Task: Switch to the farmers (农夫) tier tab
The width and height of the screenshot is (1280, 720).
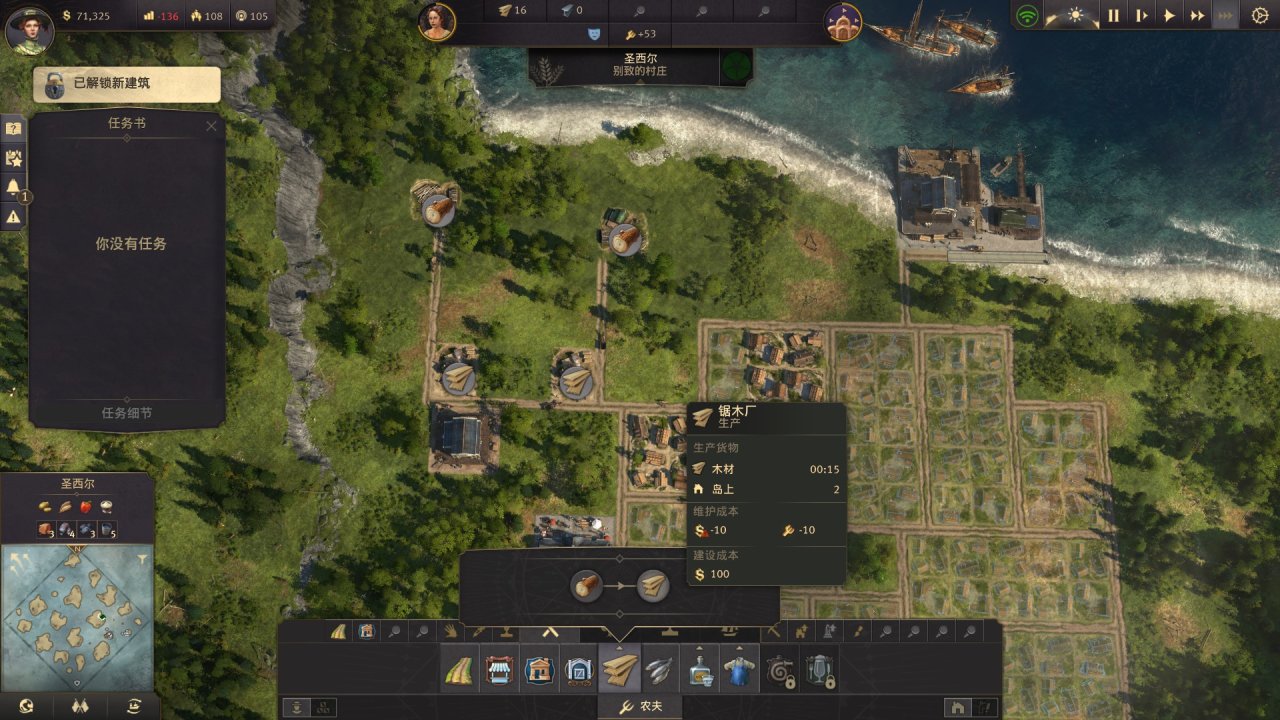Action: click(x=640, y=707)
